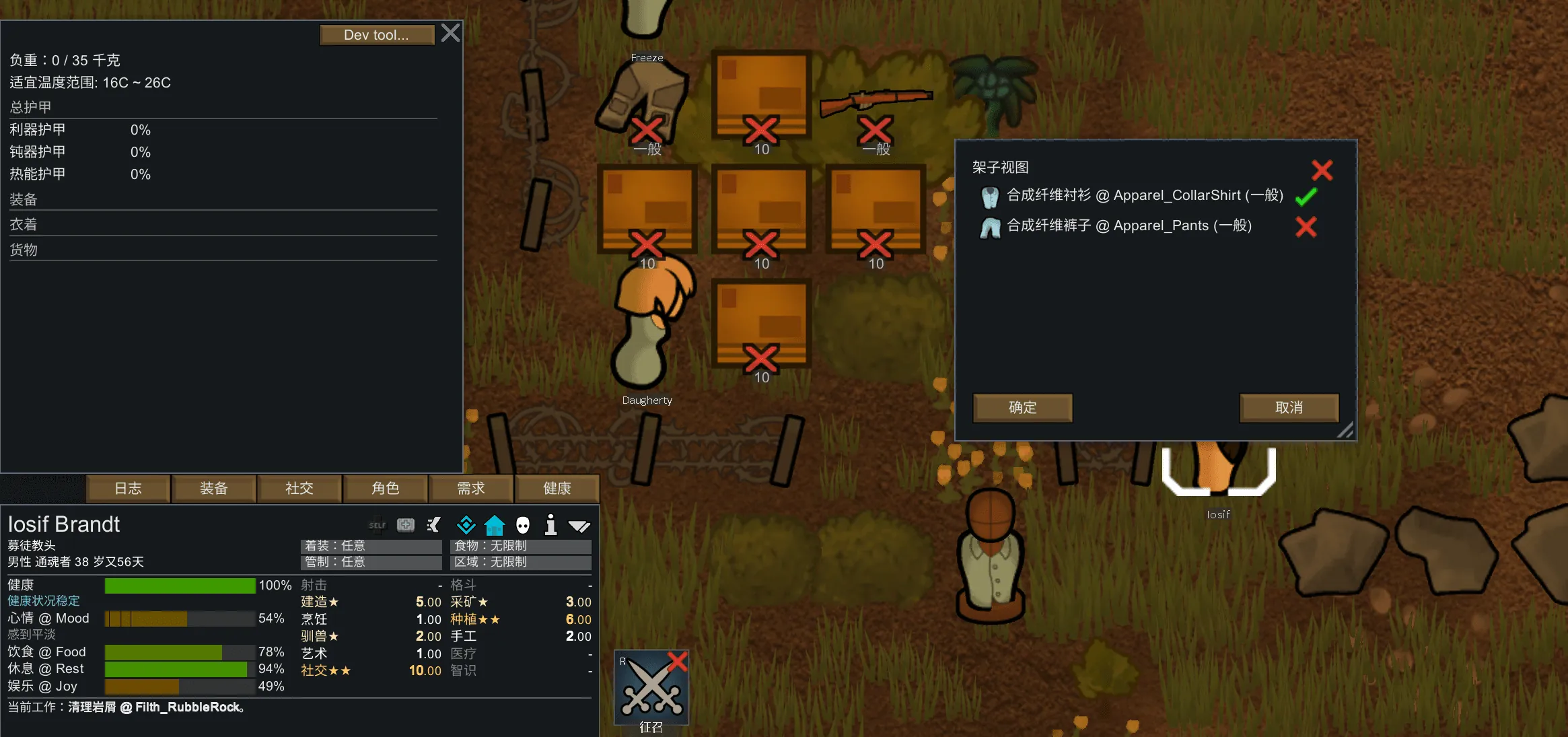Show the 社交 (Social) tab
This screenshot has width=1568, height=737.
coord(299,489)
